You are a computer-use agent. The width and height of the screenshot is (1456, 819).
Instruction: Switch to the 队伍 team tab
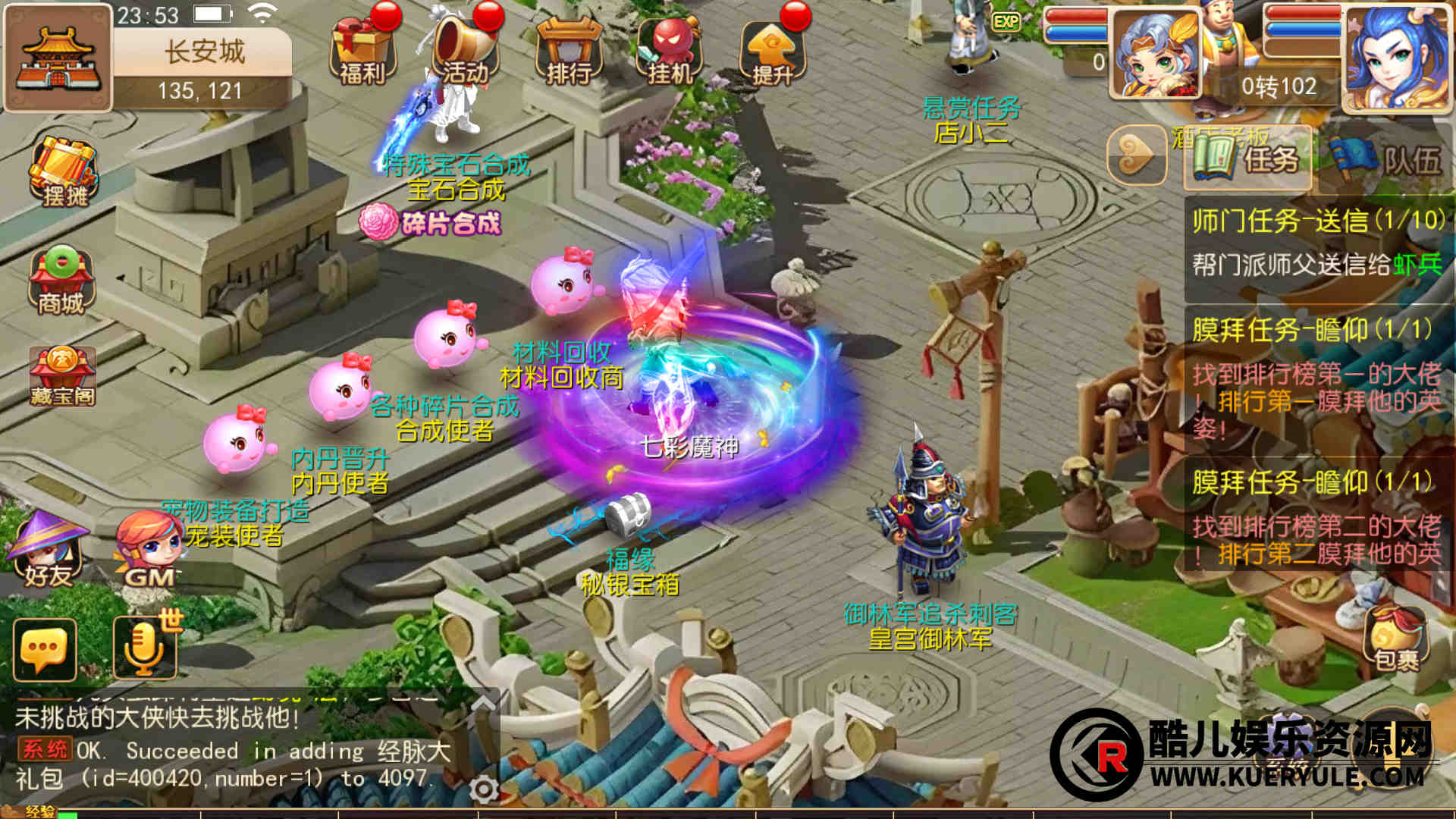point(1386,158)
